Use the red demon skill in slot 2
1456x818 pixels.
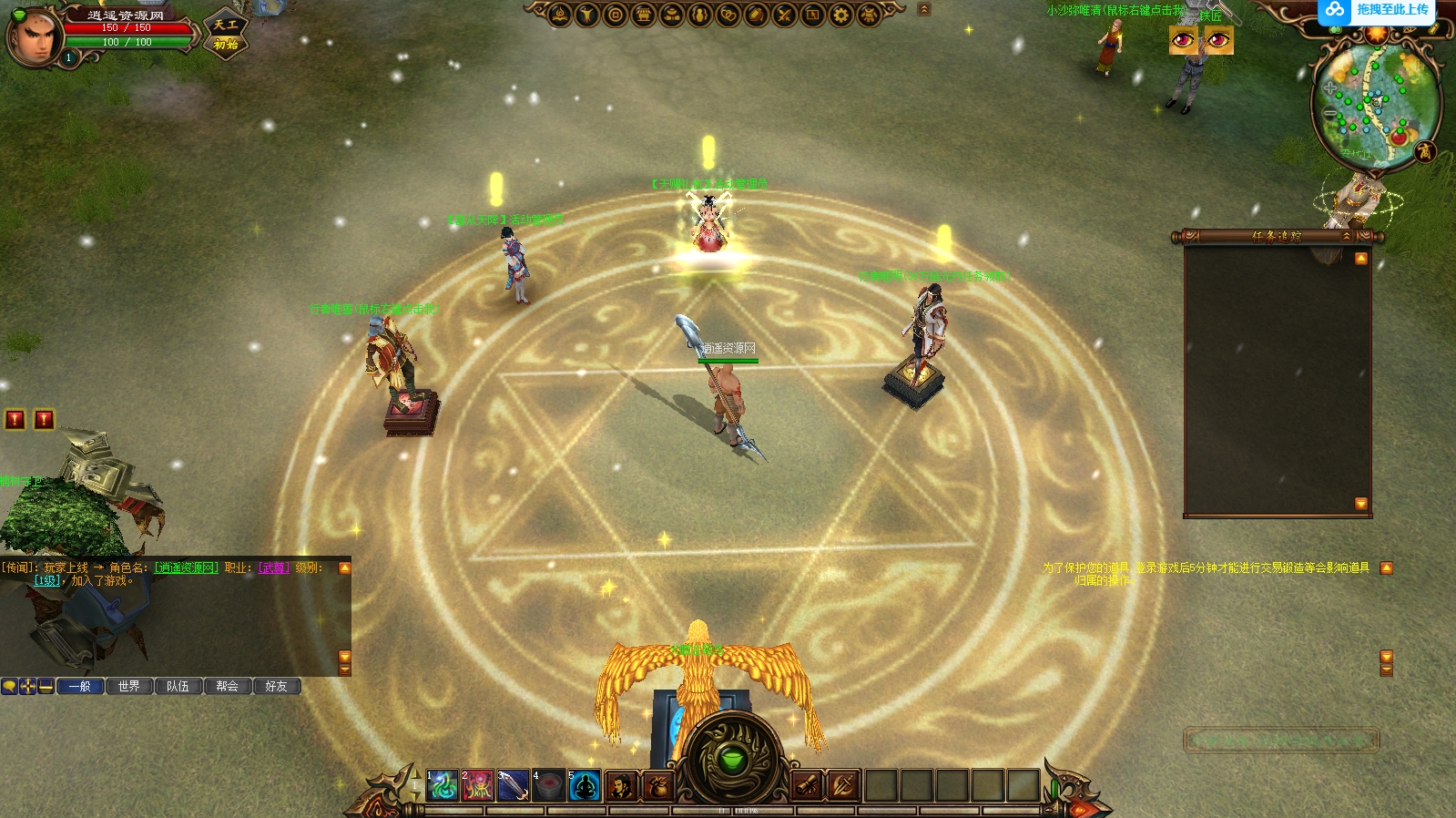tap(477, 785)
